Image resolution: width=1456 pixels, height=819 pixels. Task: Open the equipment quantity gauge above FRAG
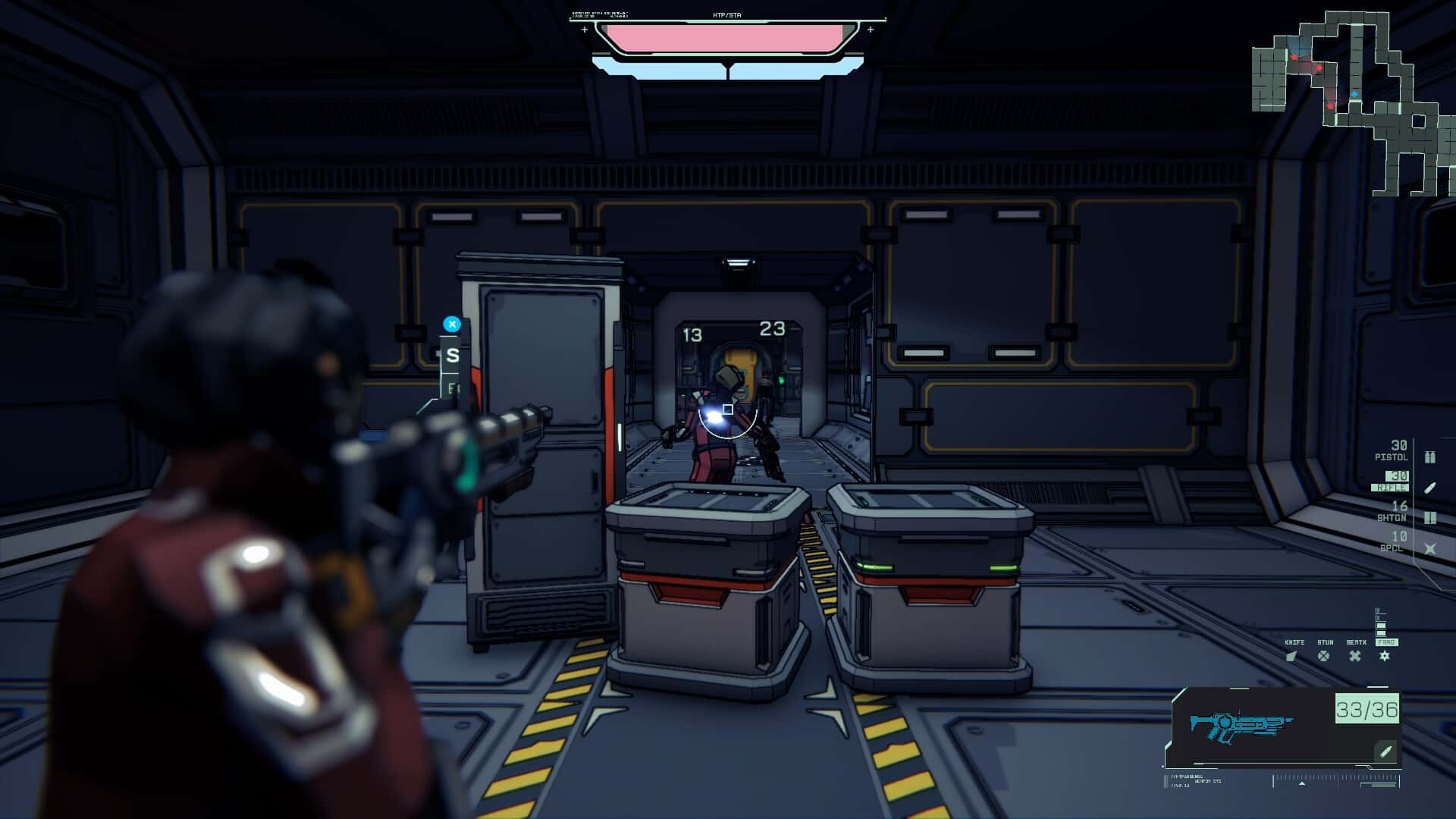1380,621
